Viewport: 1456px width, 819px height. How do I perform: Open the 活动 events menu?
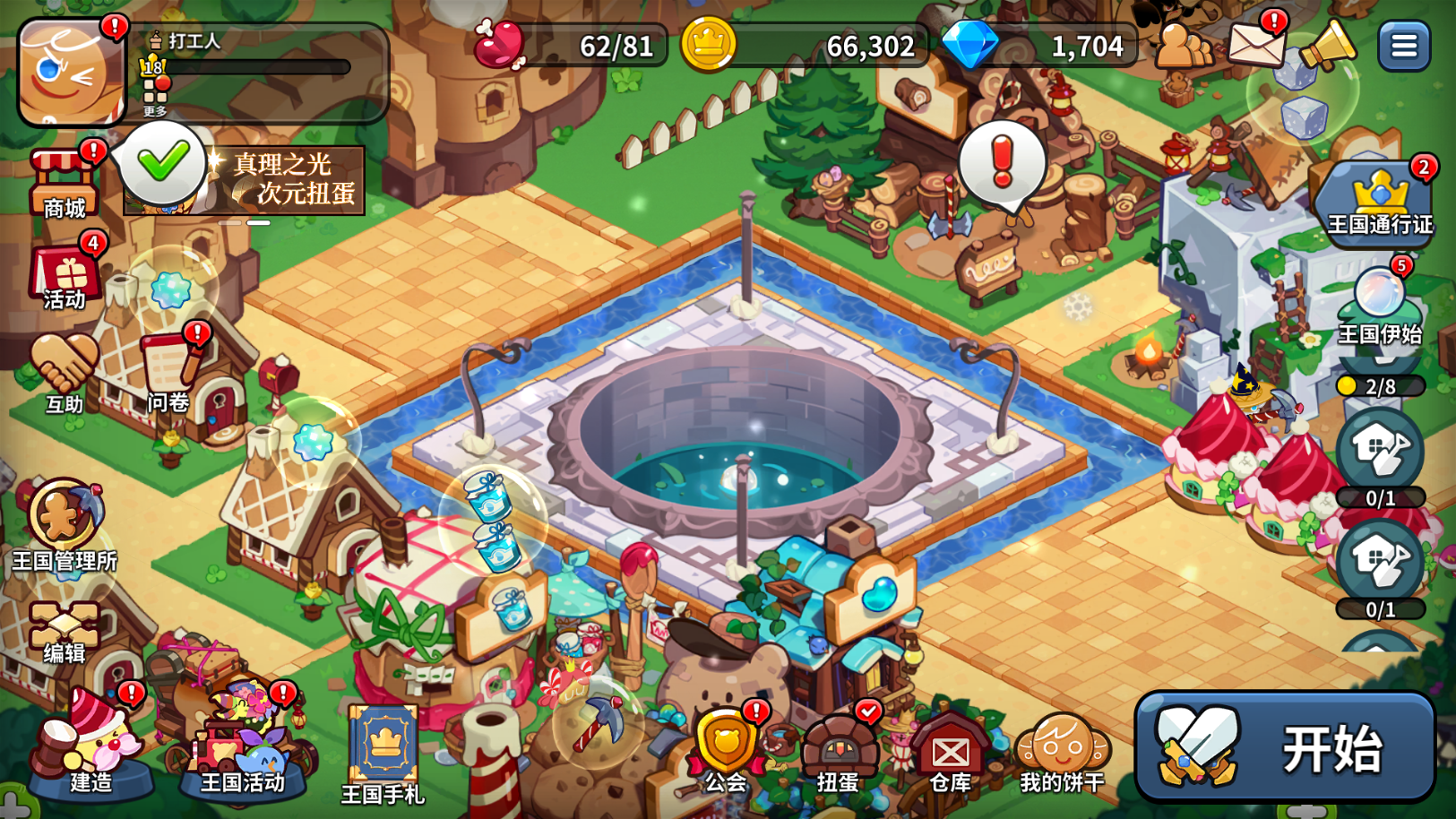pos(65,276)
